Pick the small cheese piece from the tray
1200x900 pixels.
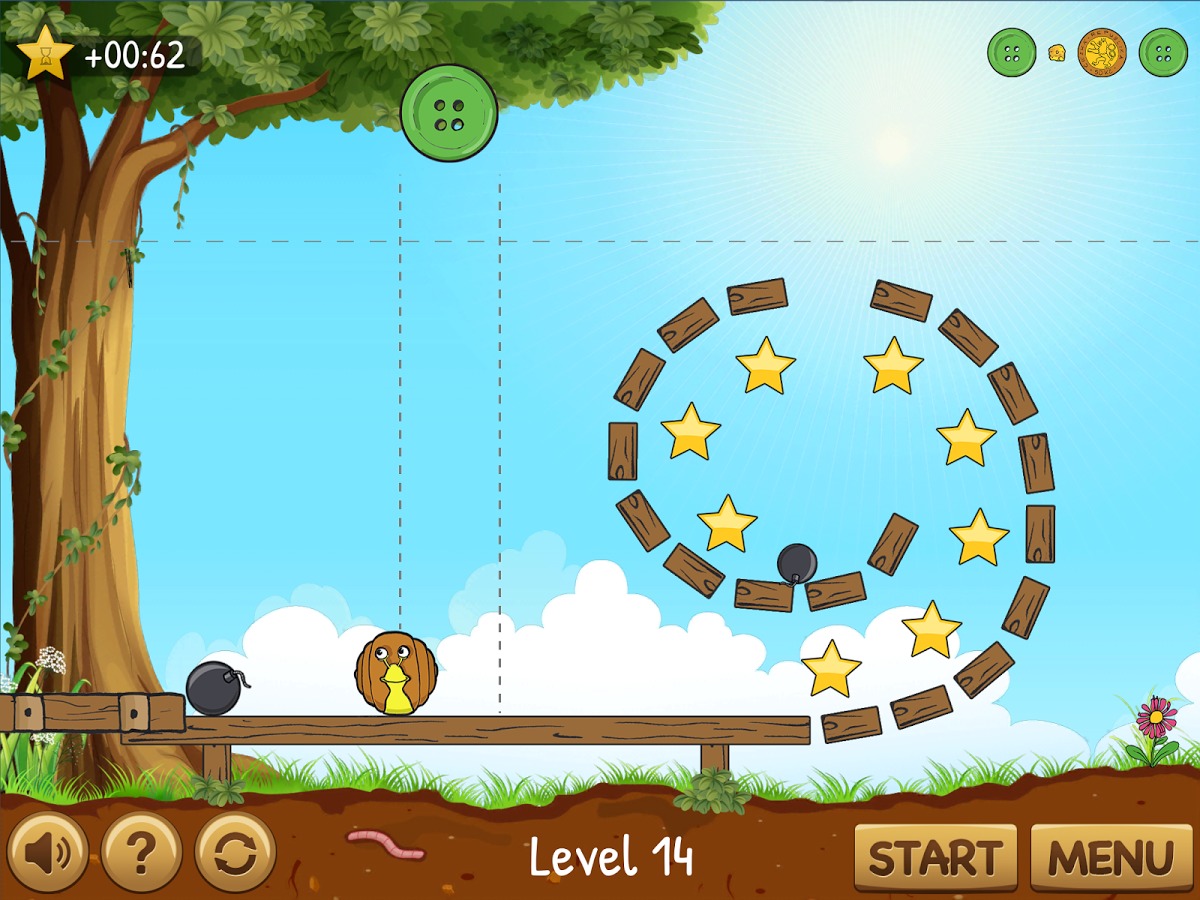point(1056,53)
